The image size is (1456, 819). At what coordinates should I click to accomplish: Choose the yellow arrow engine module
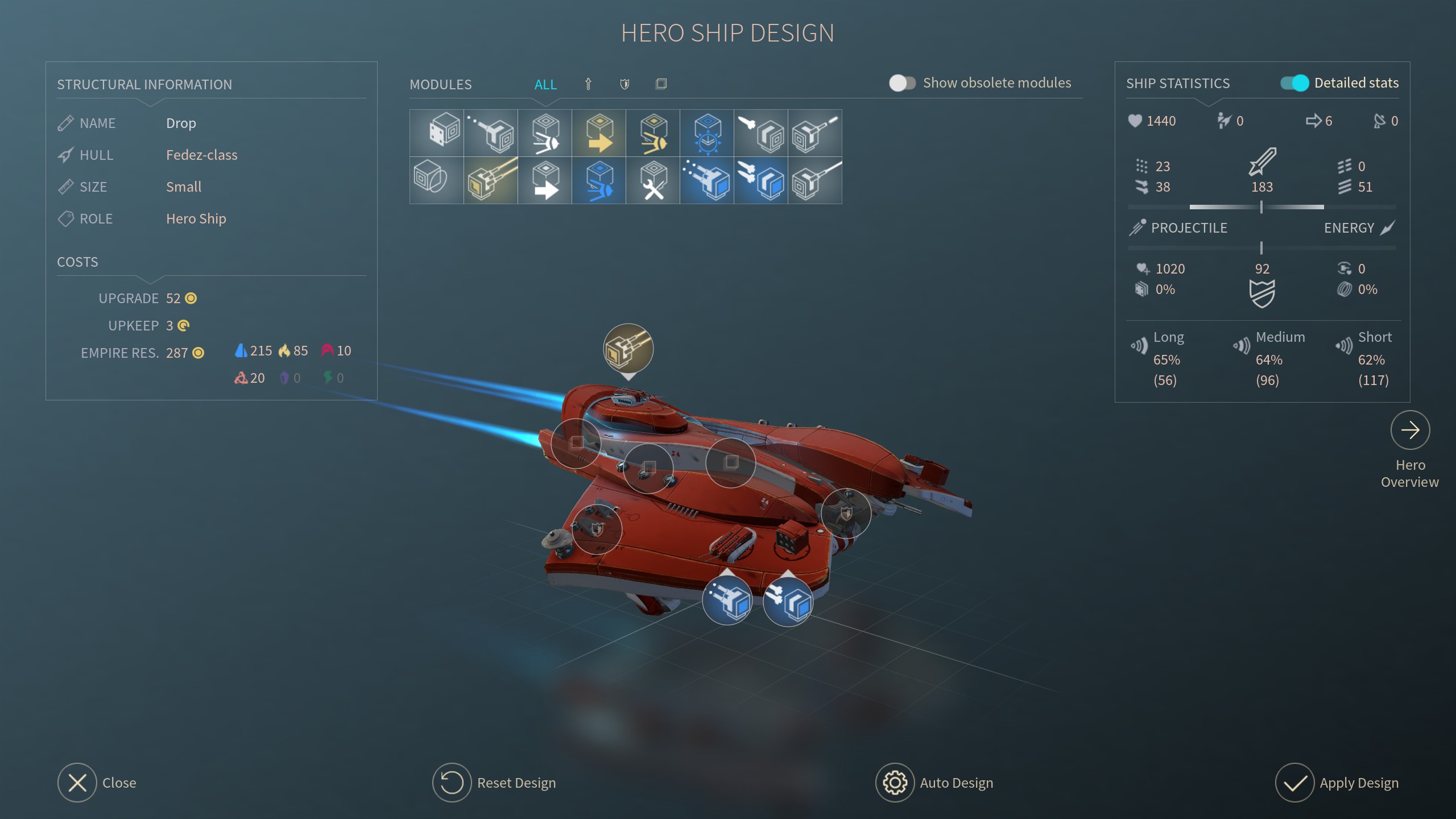click(599, 133)
